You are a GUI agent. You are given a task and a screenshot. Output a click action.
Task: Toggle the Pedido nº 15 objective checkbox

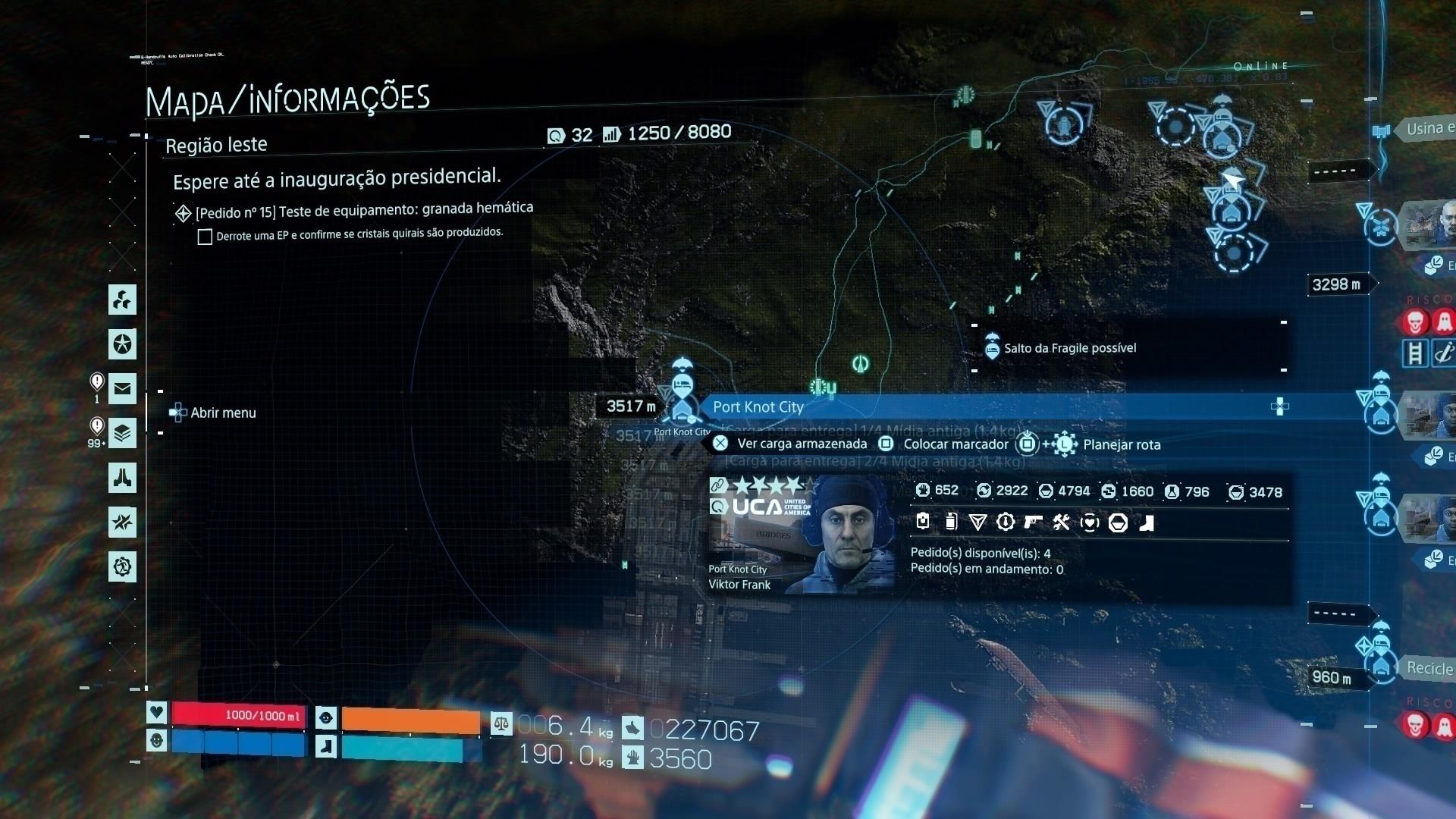[205, 237]
